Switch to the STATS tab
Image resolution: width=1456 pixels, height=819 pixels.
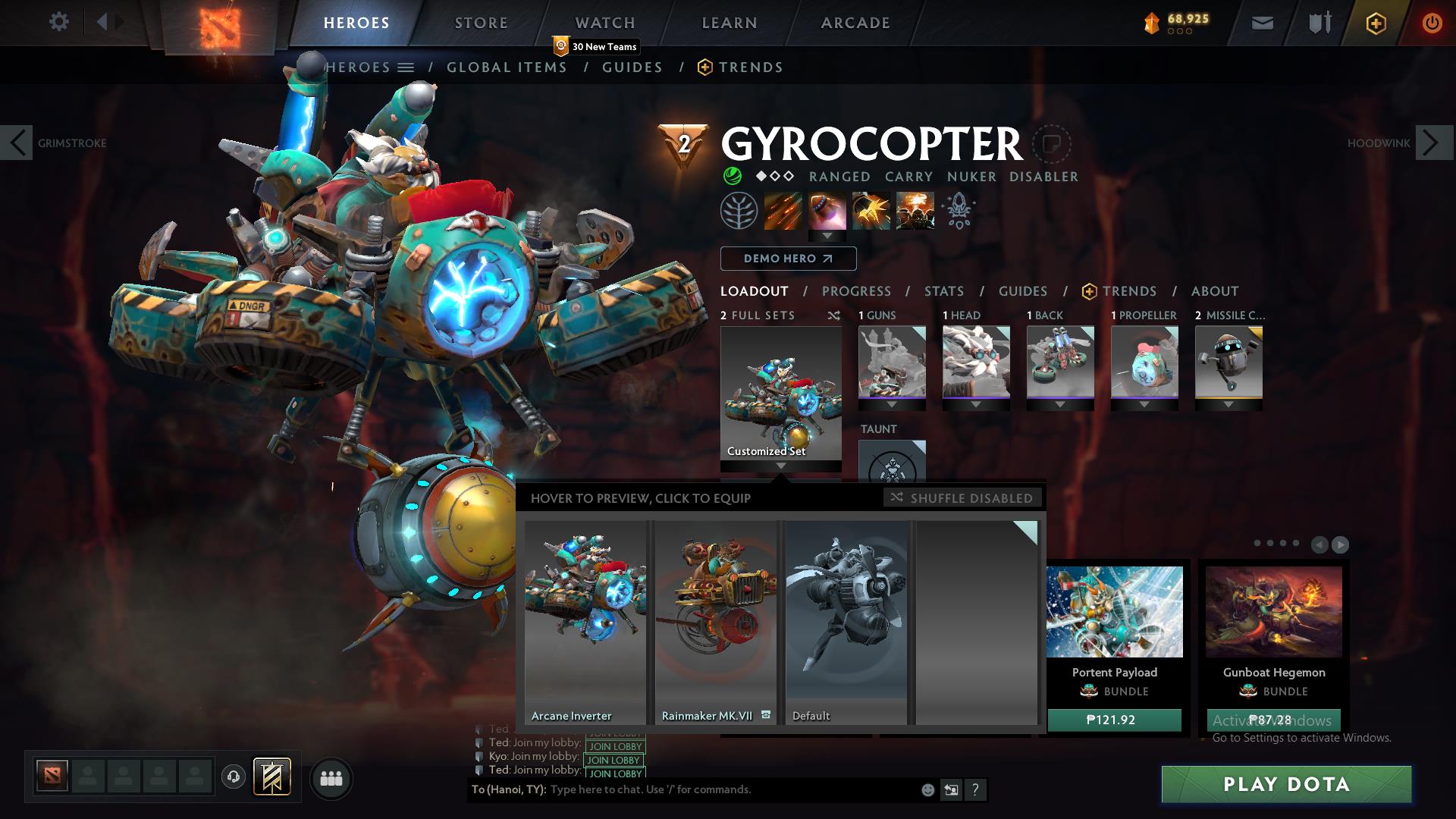tap(943, 291)
